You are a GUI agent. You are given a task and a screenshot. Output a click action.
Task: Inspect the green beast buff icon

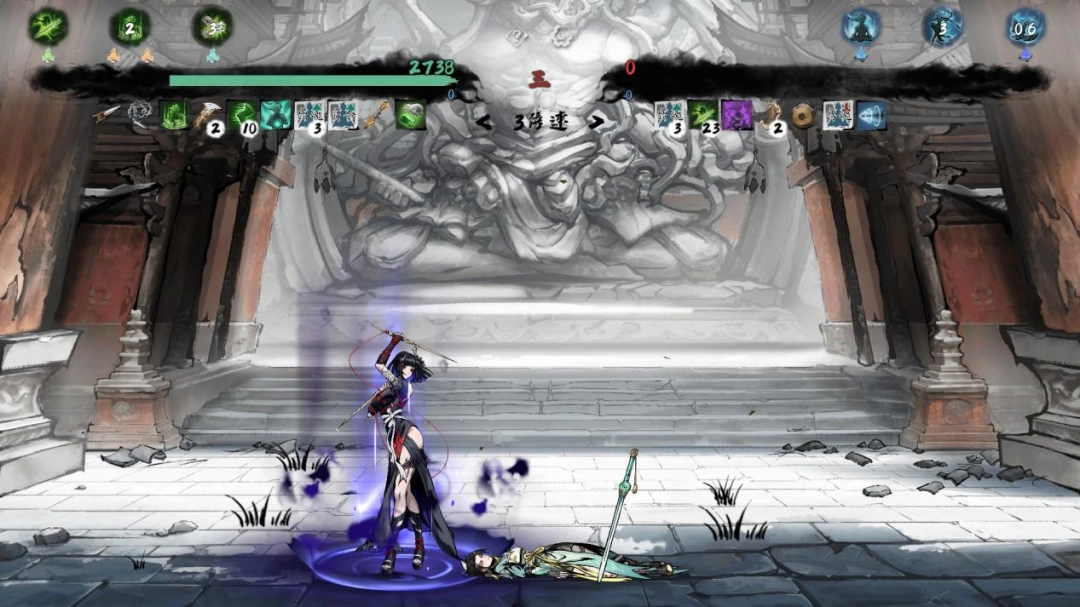pos(410,115)
